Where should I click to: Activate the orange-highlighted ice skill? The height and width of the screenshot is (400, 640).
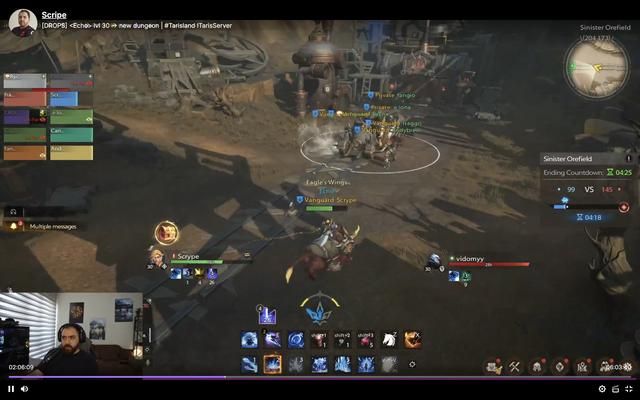pyautogui.click(x=272, y=364)
